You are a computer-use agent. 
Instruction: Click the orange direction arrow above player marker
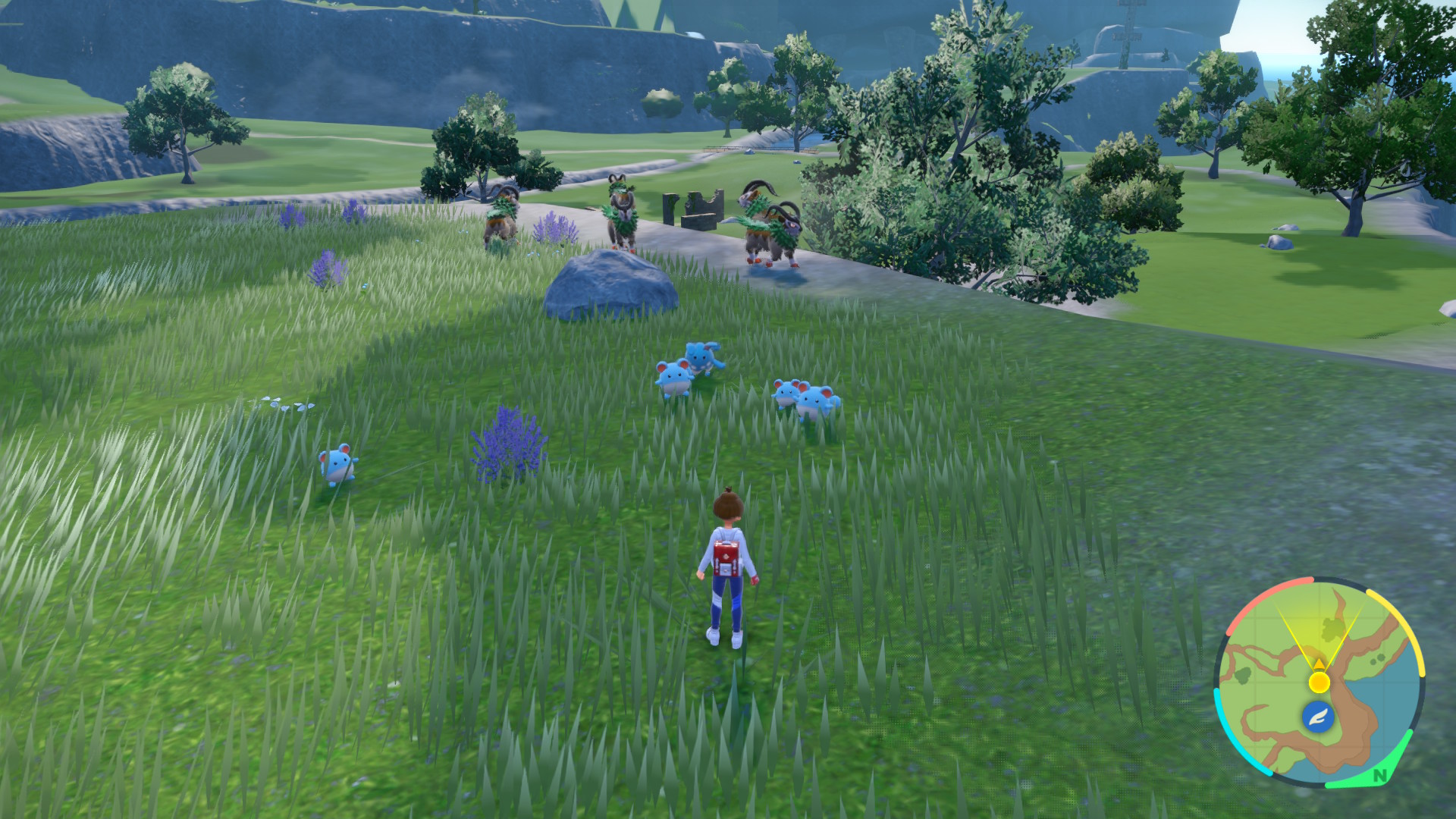click(1319, 664)
